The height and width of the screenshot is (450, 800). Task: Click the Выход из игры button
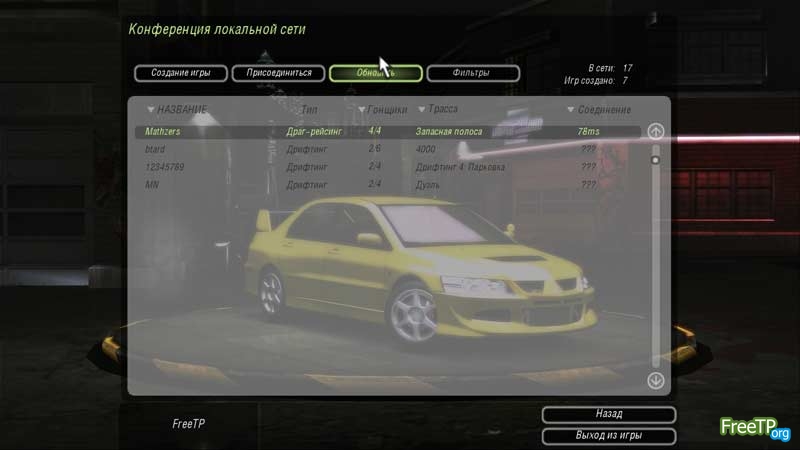coord(608,436)
